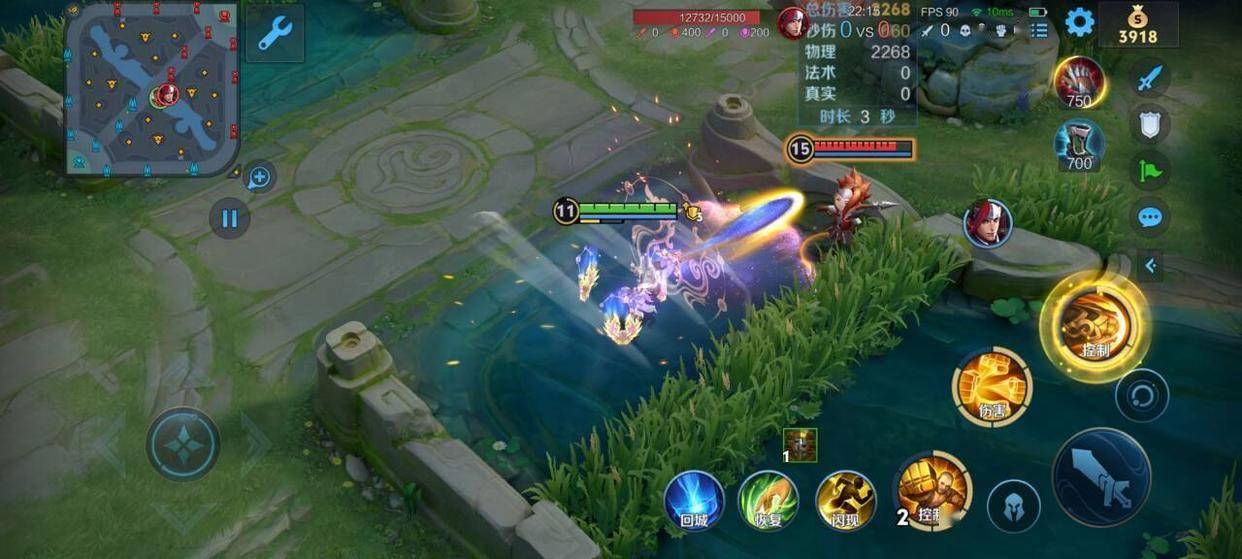Send the sword attack signal
Screen dimensions: 1242x559
pyautogui.click(x=1150, y=78)
